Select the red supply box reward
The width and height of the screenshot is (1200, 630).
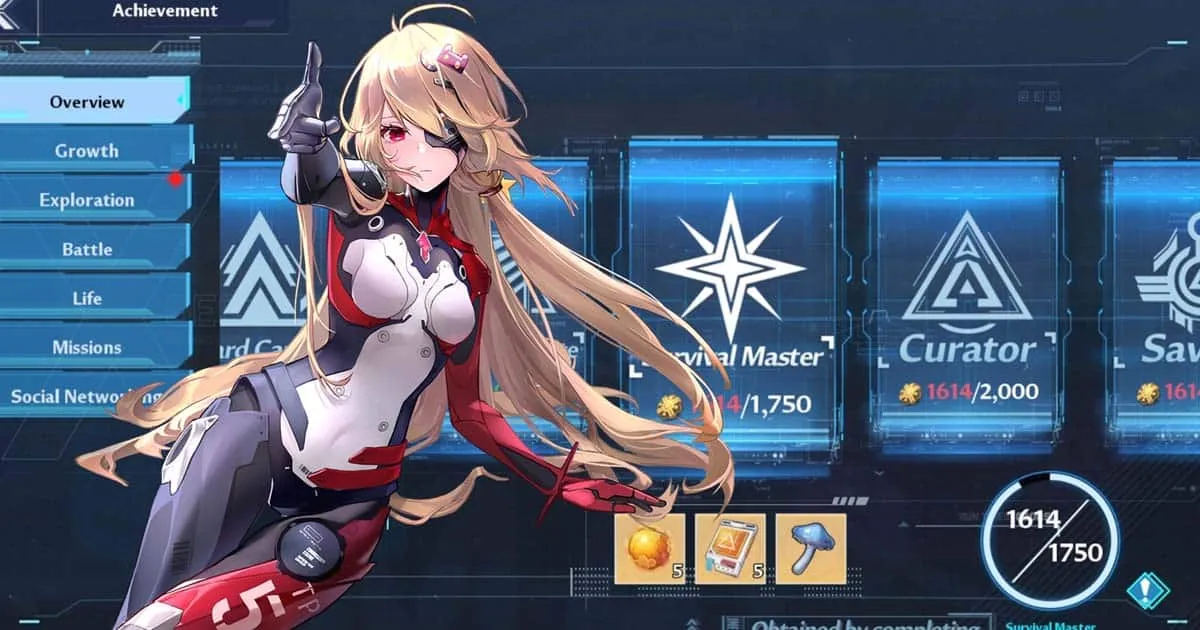tap(730, 549)
